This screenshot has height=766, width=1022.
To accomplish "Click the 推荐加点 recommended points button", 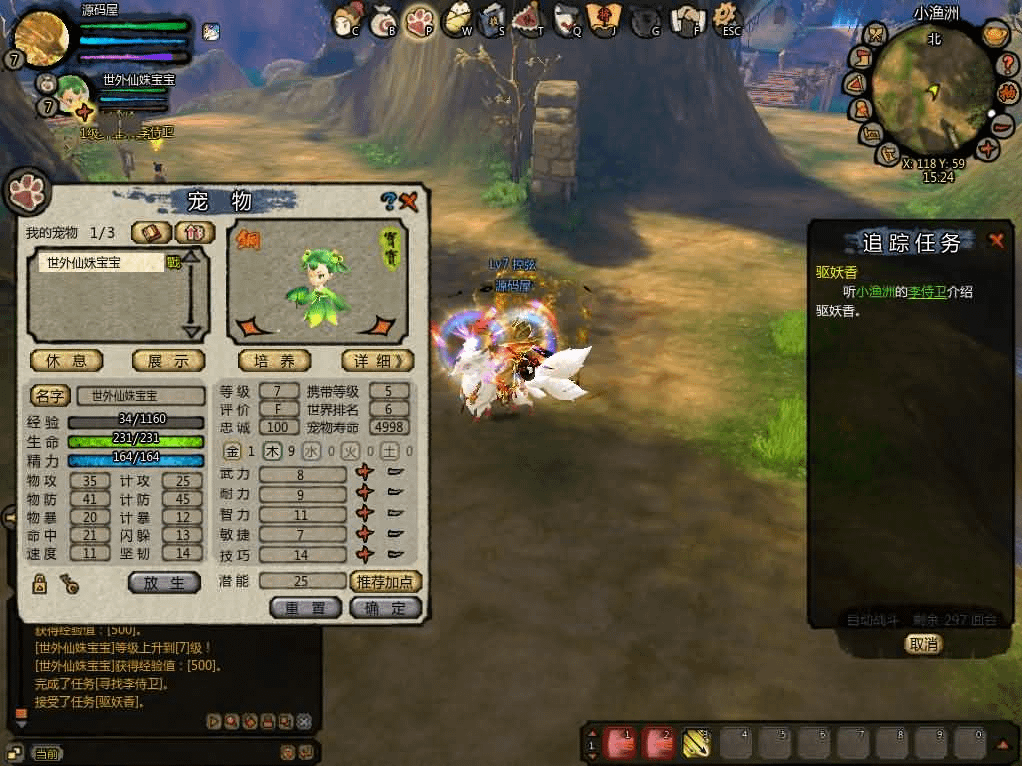I will coord(385,581).
